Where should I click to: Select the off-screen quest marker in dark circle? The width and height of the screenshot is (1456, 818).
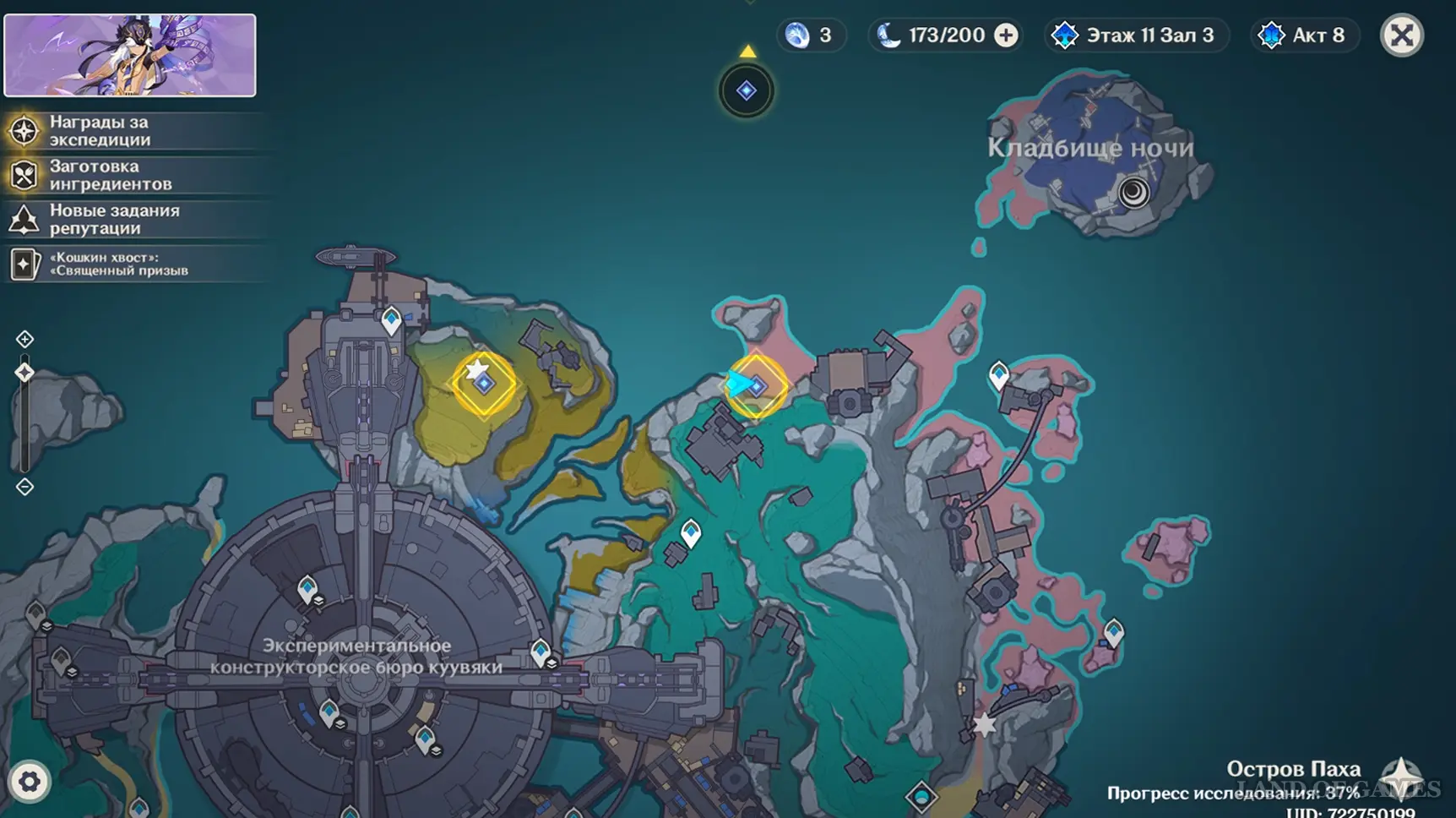click(747, 90)
